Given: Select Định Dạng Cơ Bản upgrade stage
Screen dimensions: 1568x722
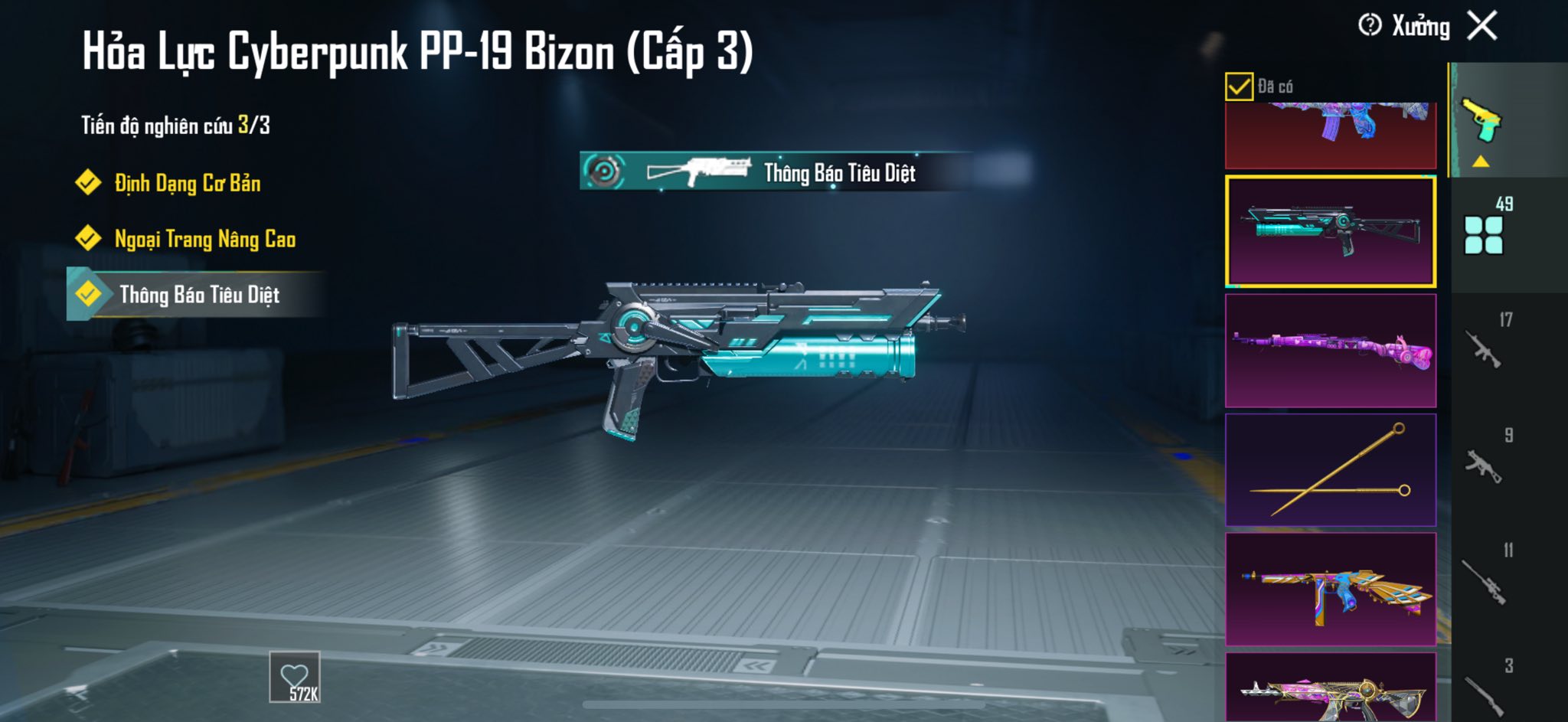Looking at the screenshot, I should coord(187,183).
